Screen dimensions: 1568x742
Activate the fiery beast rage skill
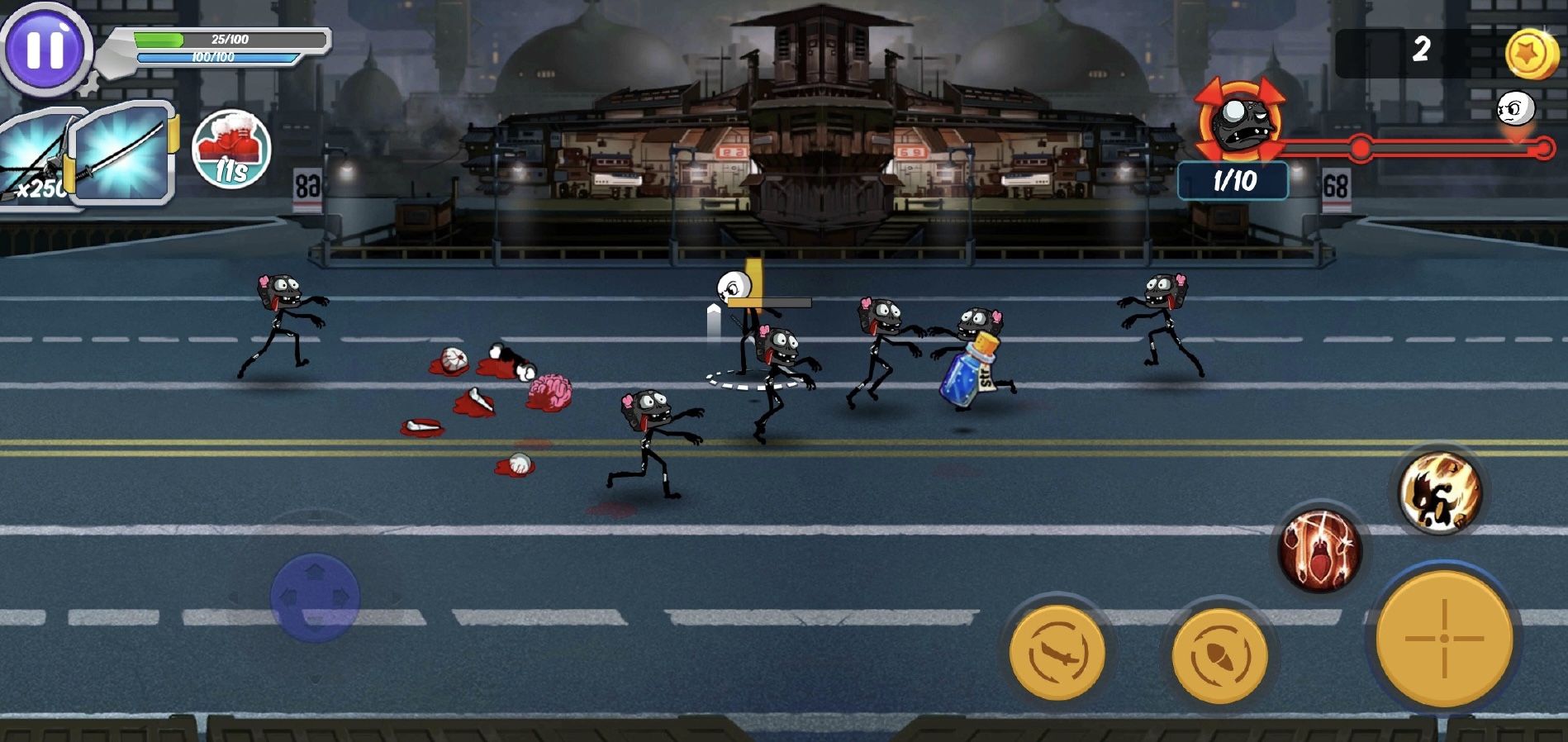1440,493
